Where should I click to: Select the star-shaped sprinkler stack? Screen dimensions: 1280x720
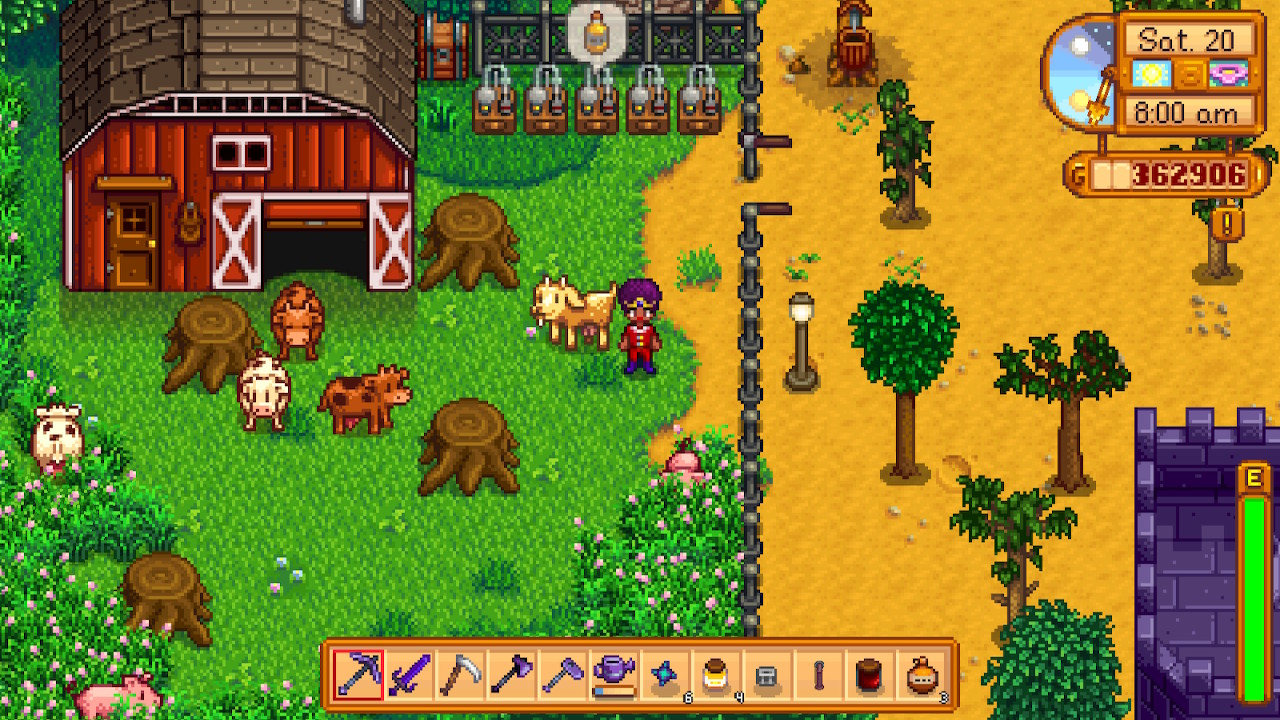click(667, 675)
